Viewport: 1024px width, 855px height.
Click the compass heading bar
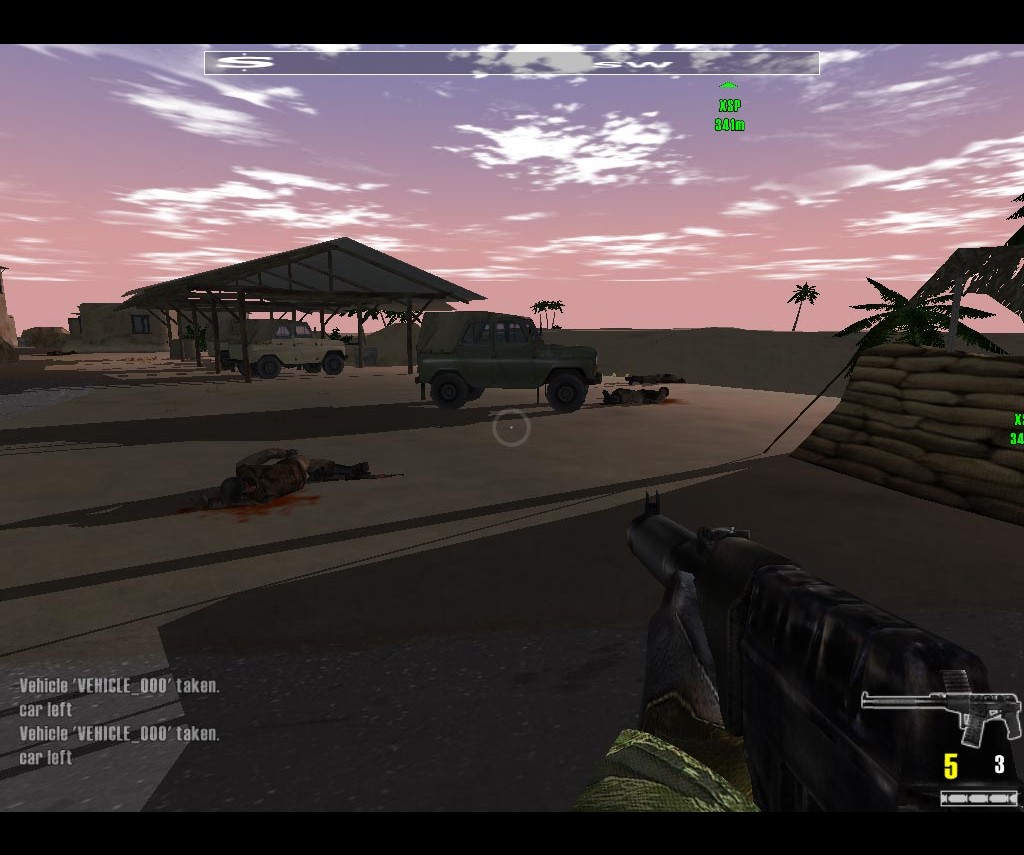[511, 63]
